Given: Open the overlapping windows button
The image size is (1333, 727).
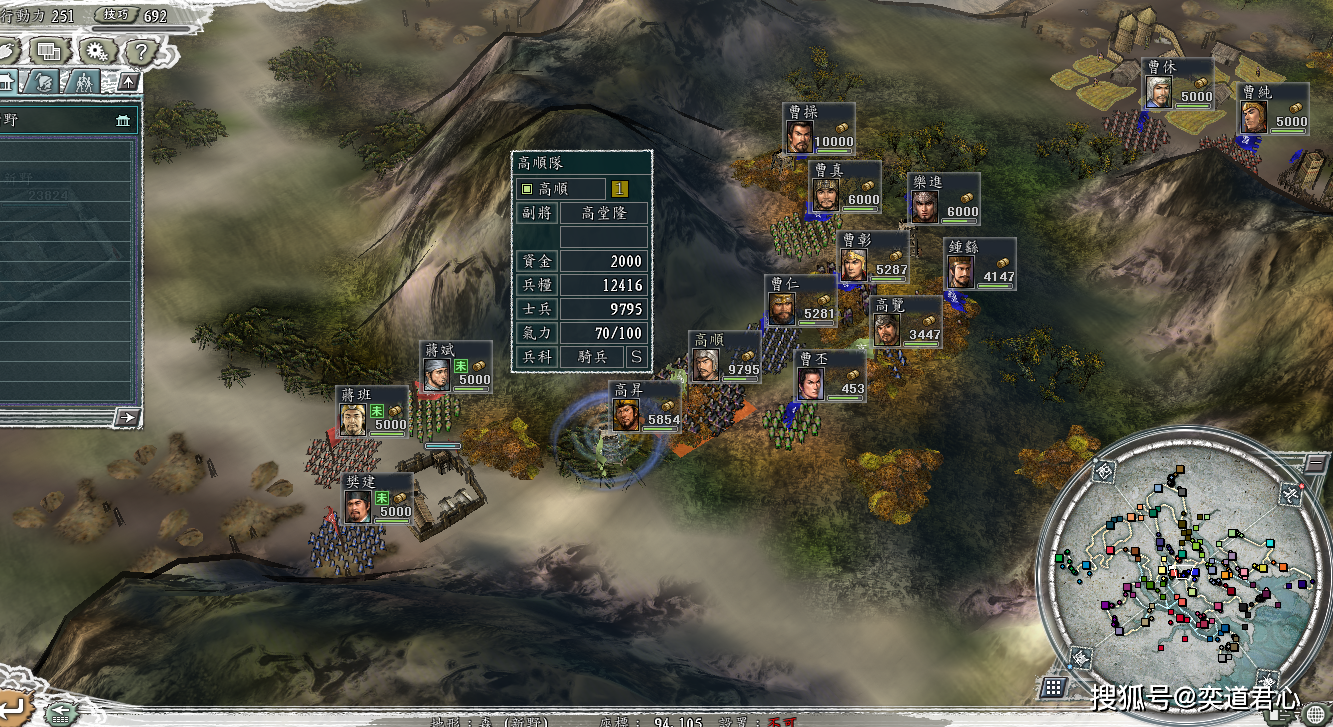Looking at the screenshot, I should click(47, 49).
